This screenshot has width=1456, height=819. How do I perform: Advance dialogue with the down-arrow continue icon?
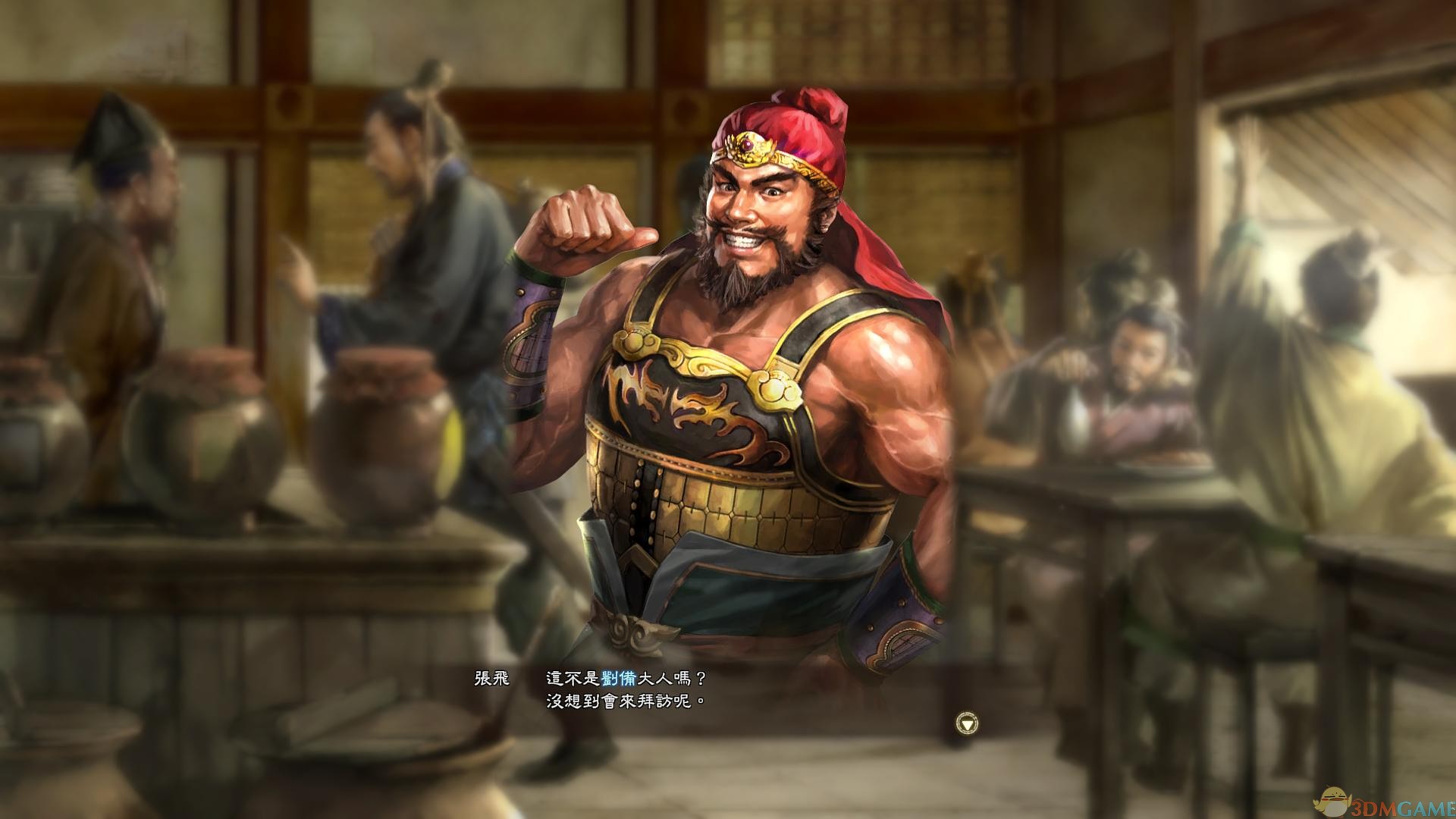(x=967, y=723)
